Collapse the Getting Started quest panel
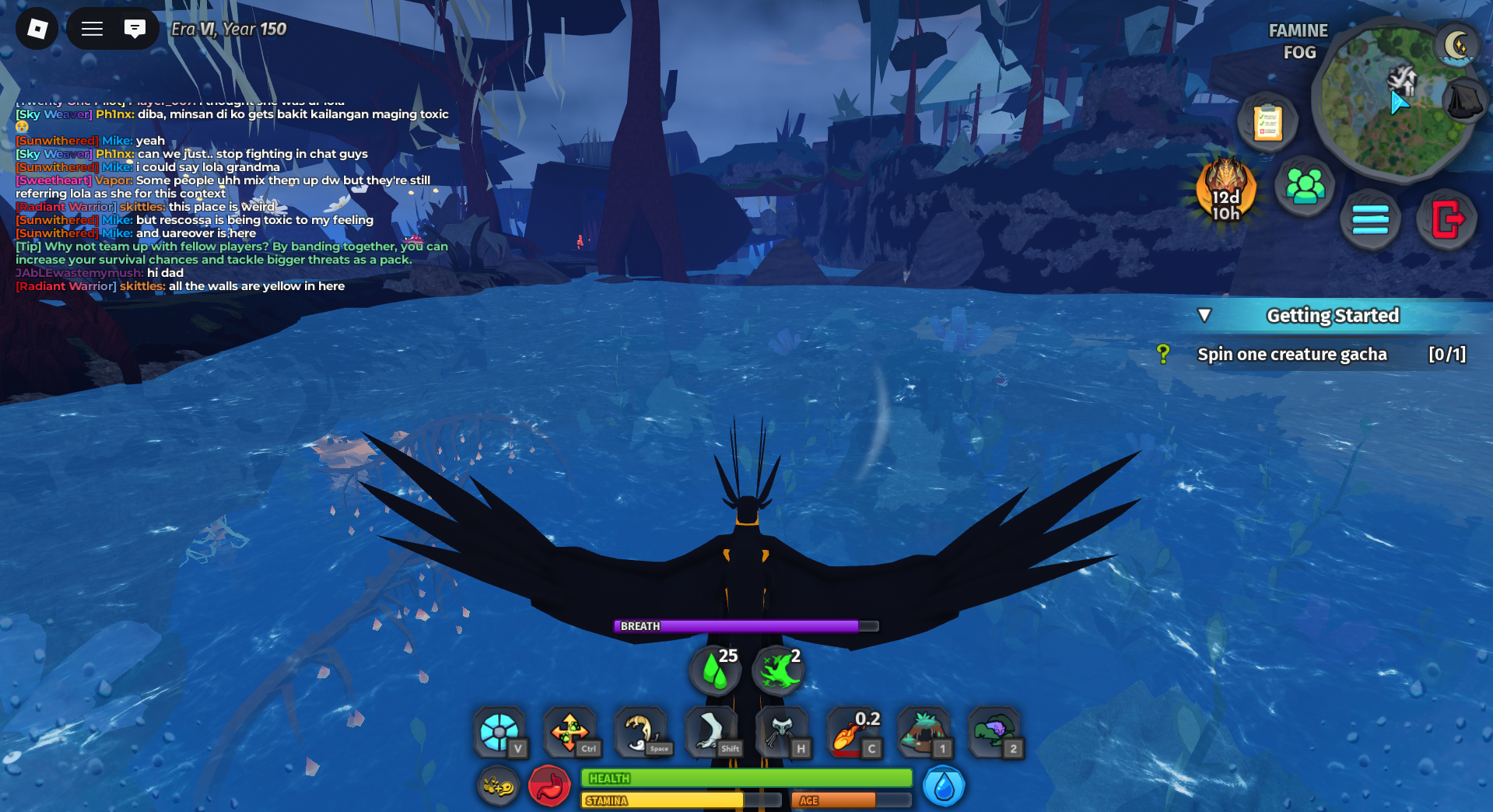The height and width of the screenshot is (812, 1493). (1204, 315)
